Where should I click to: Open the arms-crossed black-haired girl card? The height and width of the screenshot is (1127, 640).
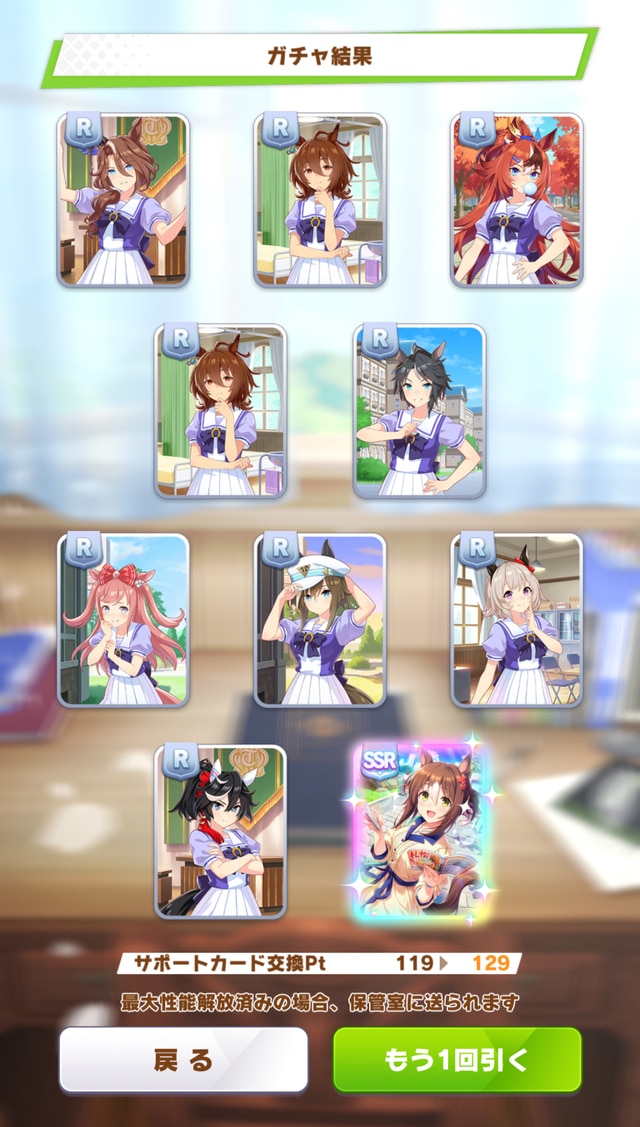220,832
